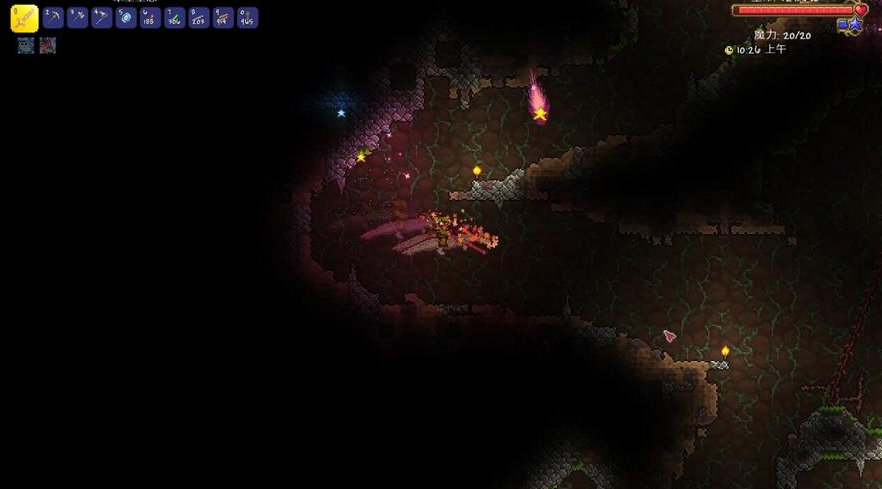Select the golden sword hotbar slot
Viewport: 882px width, 489px height.
24,18
